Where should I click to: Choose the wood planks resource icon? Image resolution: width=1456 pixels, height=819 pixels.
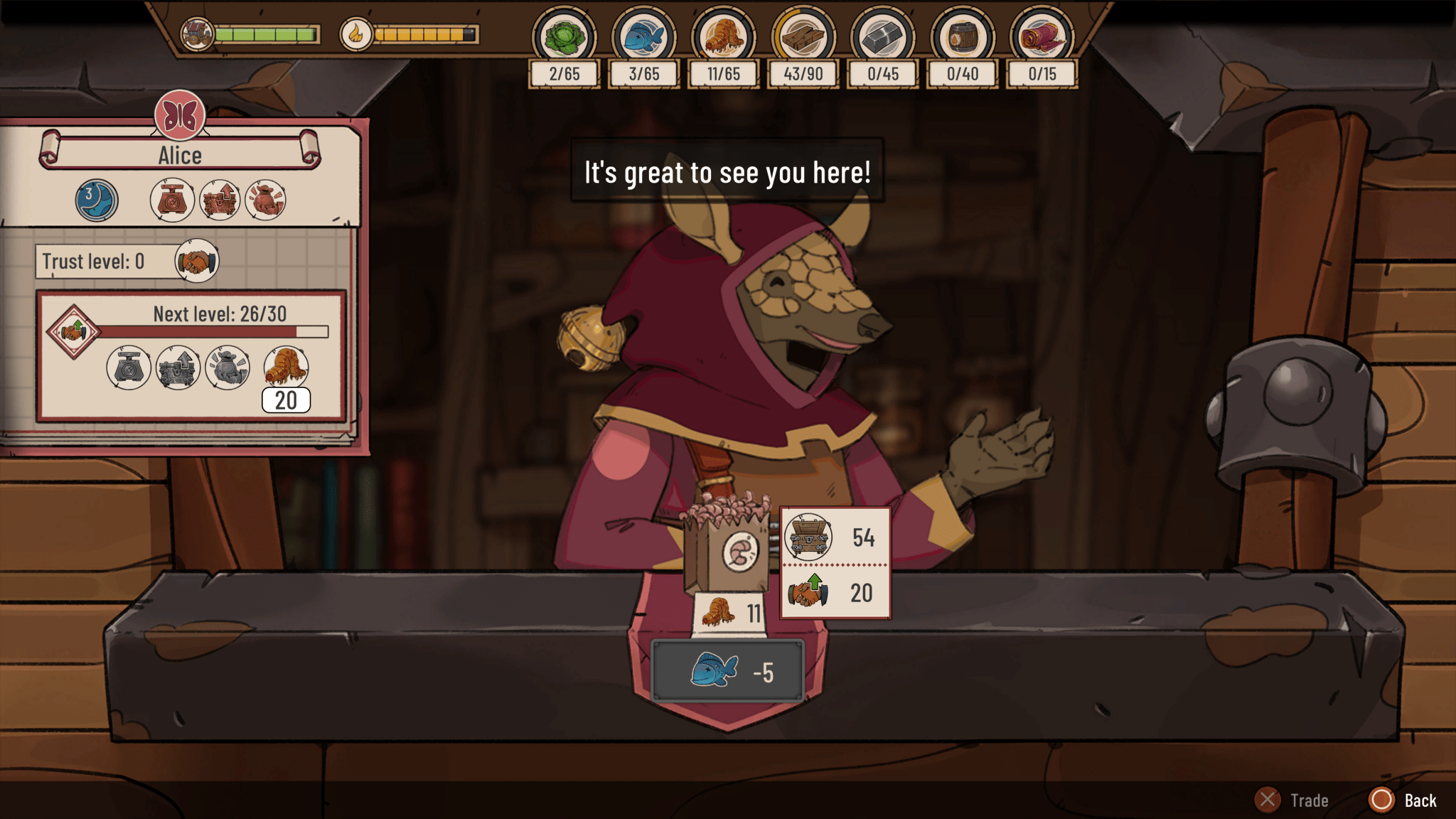[803, 36]
